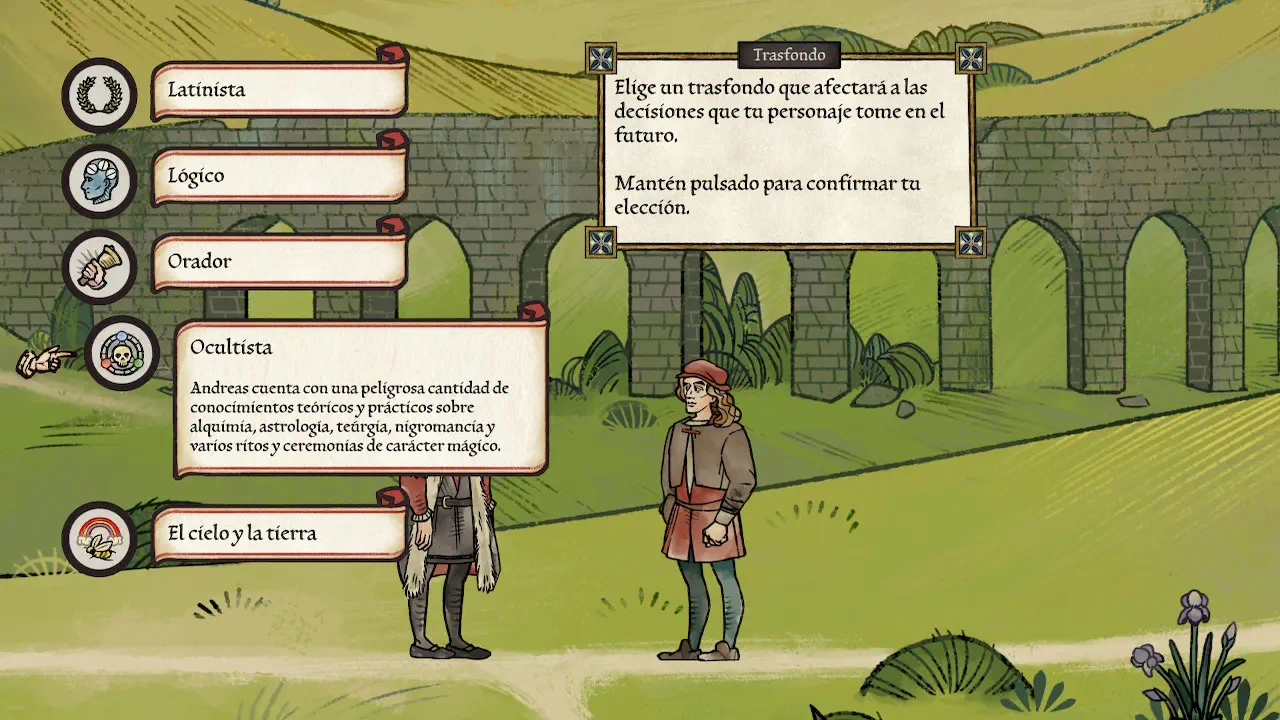
Task: Select the skull Ocultista icon
Action: coord(122,353)
